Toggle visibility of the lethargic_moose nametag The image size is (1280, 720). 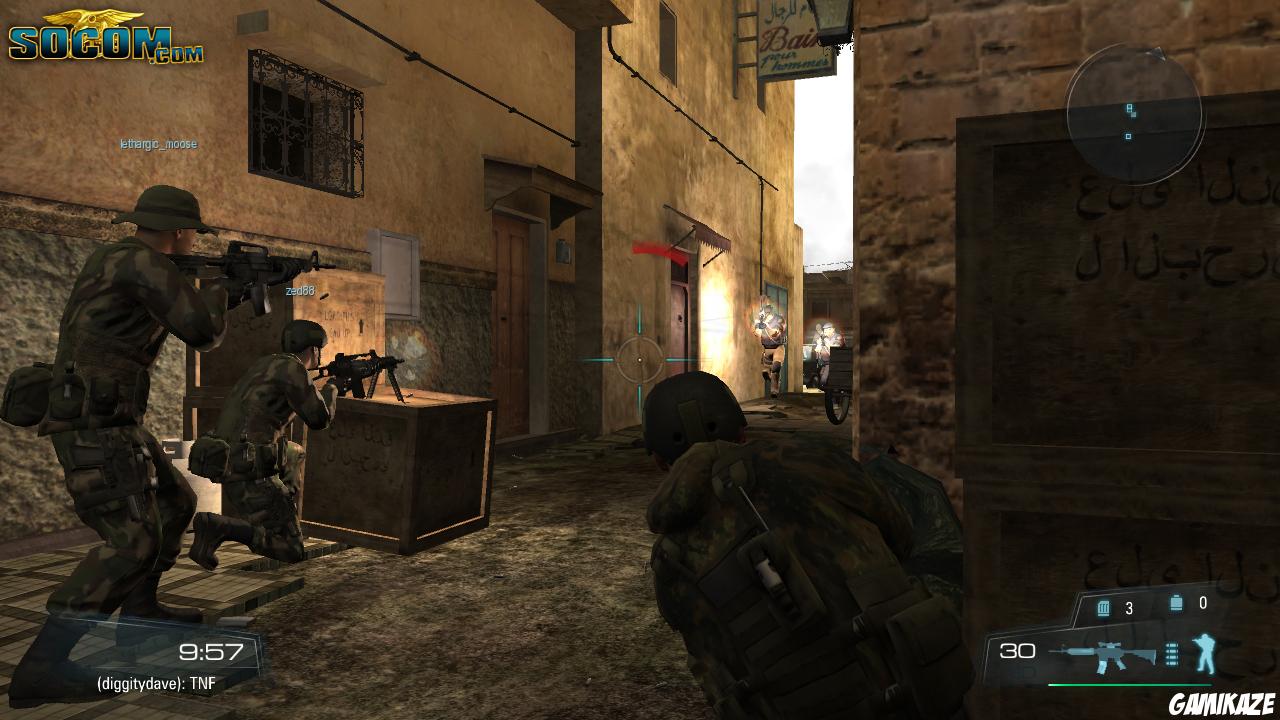pyautogui.click(x=156, y=143)
